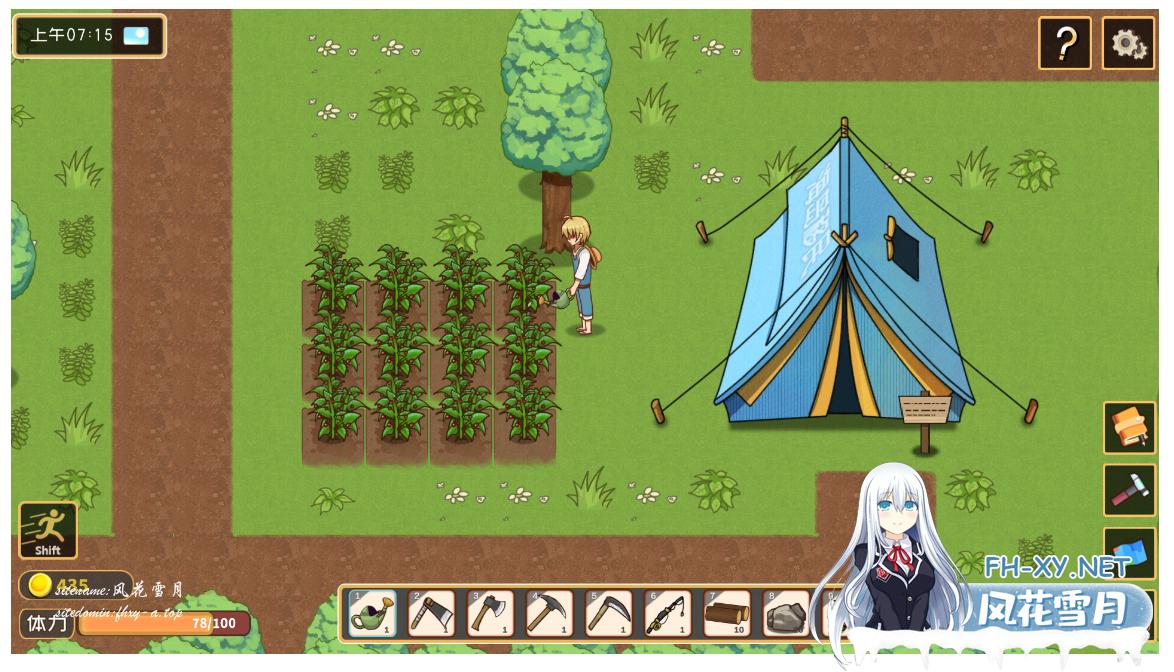Select the hoe in hotbar slot 2
Image resolution: width=1174 pixels, height=672 pixels.
pyautogui.click(x=431, y=613)
